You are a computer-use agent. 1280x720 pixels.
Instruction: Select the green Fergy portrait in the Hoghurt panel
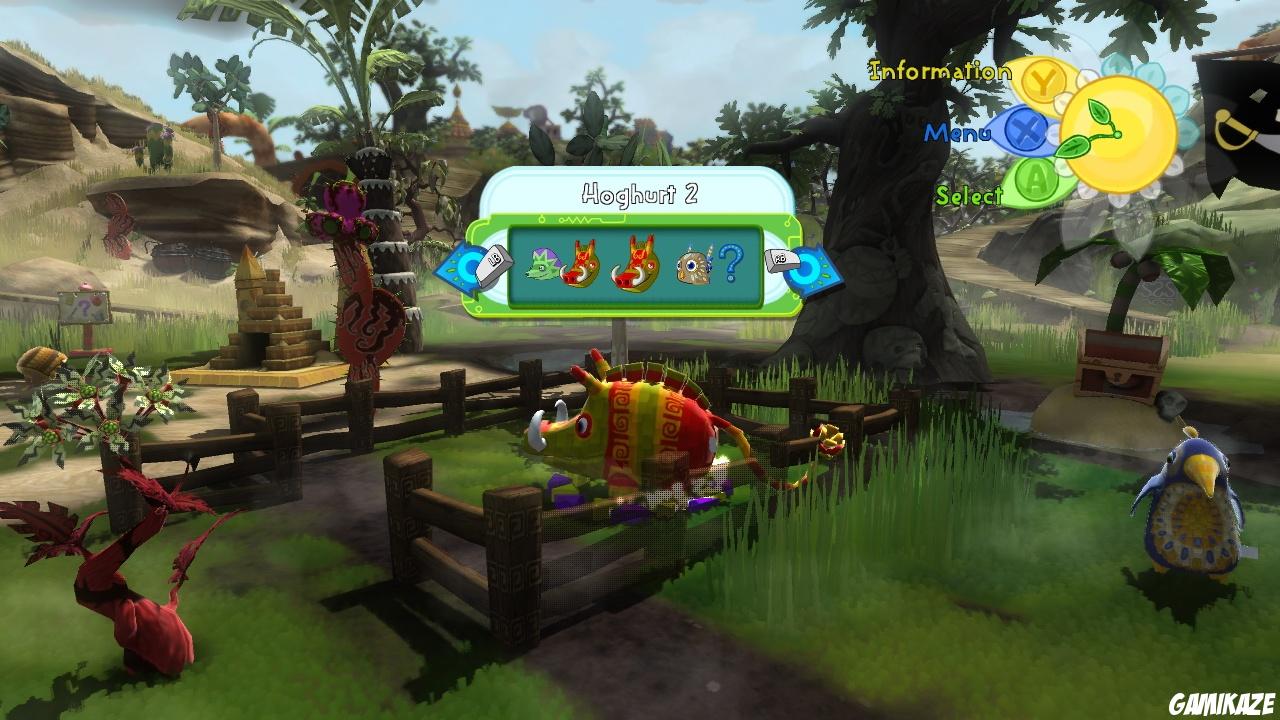click(541, 263)
